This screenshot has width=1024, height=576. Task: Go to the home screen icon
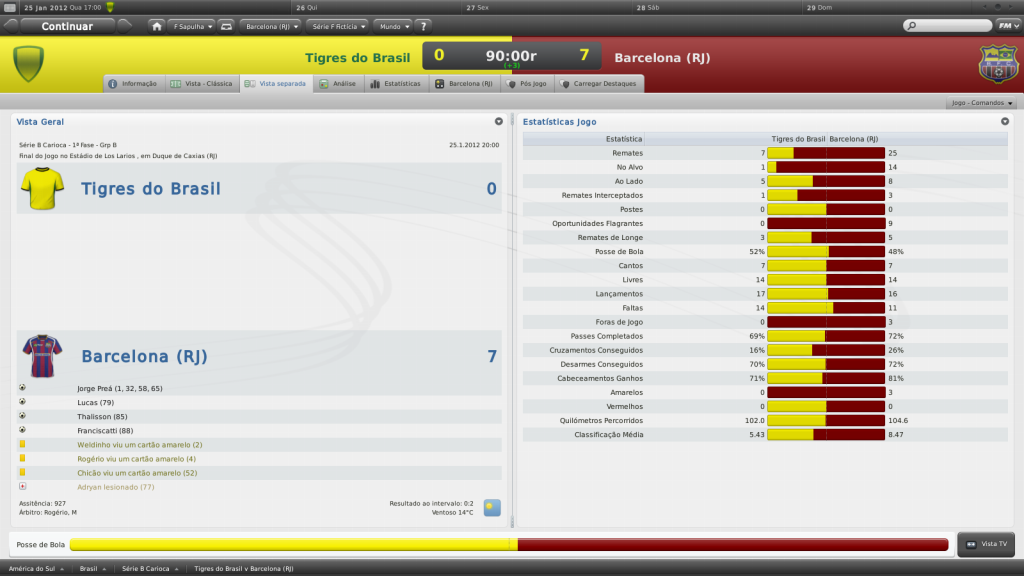click(157, 26)
